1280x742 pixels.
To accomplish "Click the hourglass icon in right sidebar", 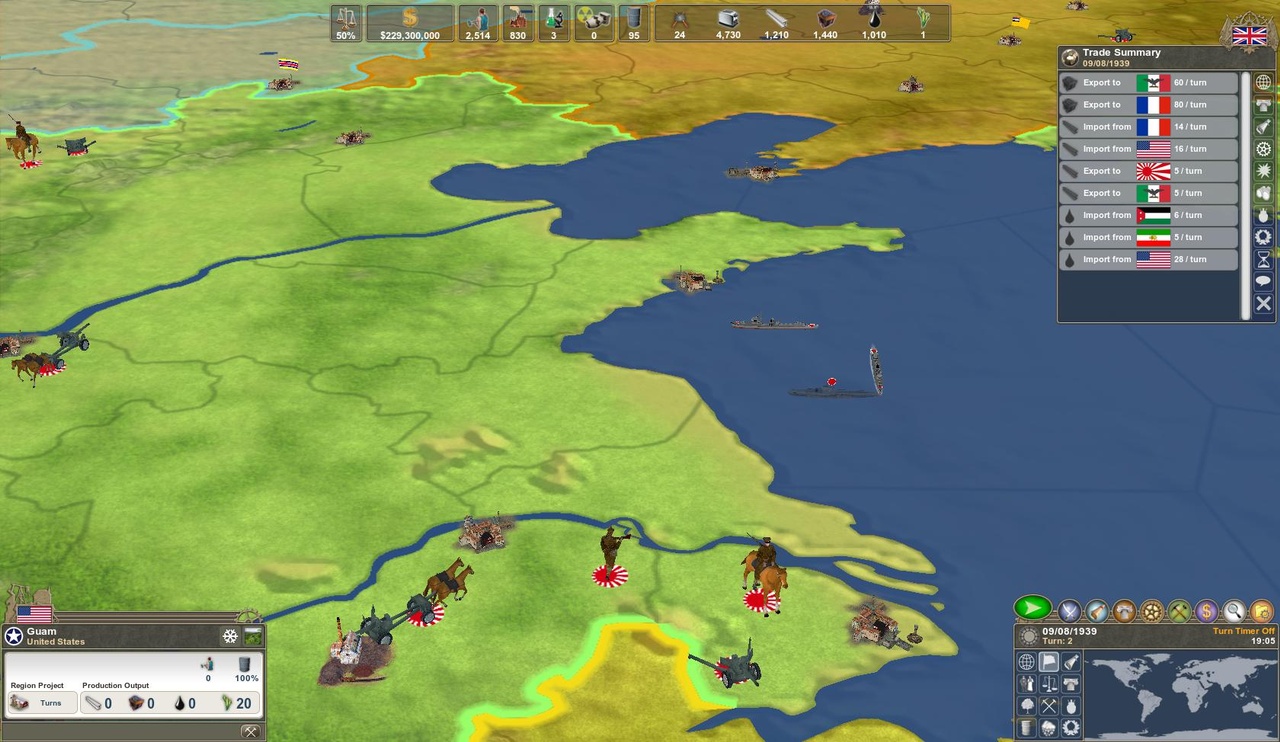I will coord(1264,258).
